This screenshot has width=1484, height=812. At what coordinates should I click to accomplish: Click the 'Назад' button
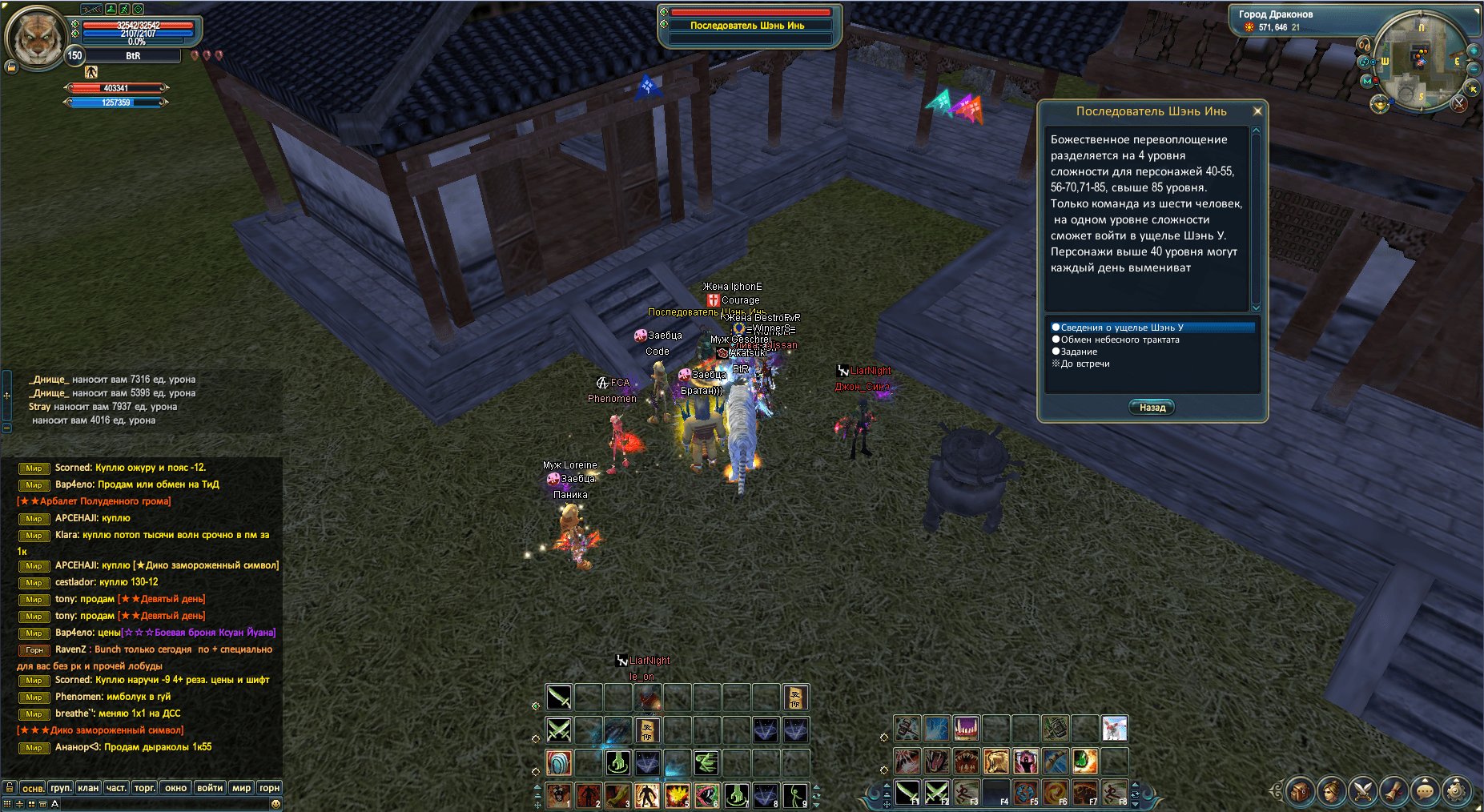click(x=1152, y=408)
